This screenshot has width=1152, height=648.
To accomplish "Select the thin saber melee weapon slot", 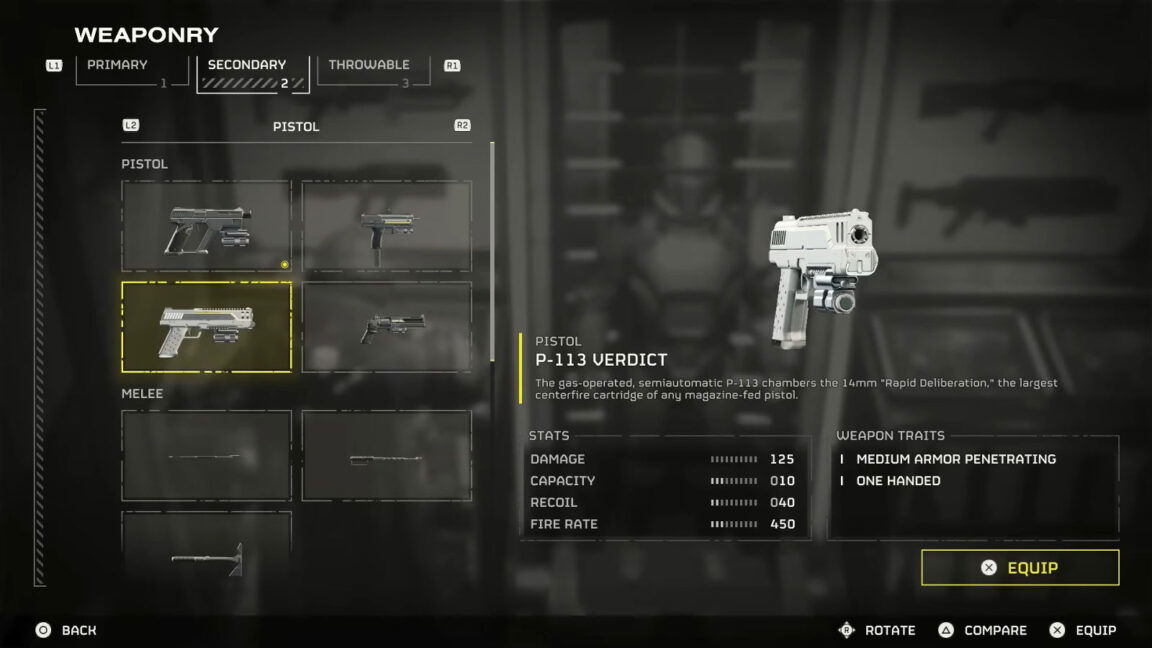I will click(207, 456).
